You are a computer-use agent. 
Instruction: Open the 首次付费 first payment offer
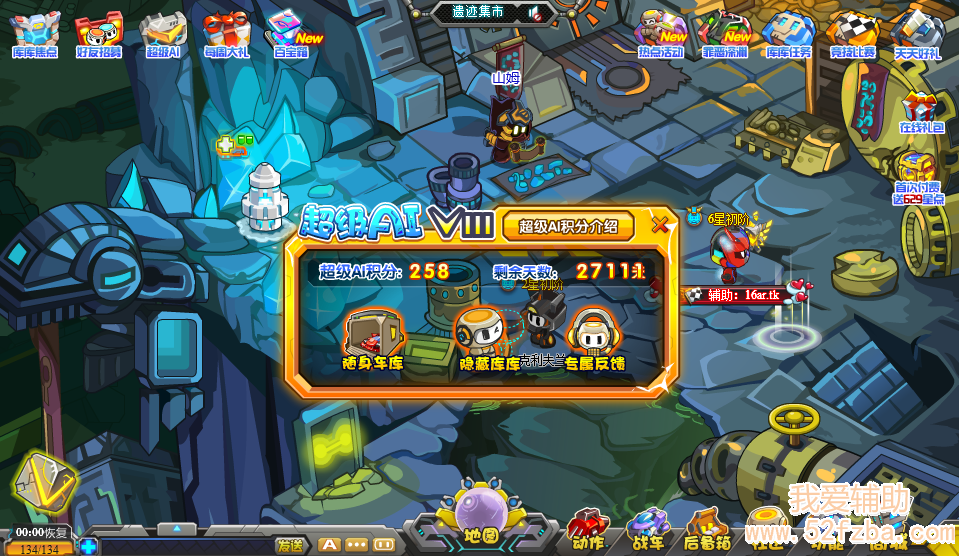919,177
